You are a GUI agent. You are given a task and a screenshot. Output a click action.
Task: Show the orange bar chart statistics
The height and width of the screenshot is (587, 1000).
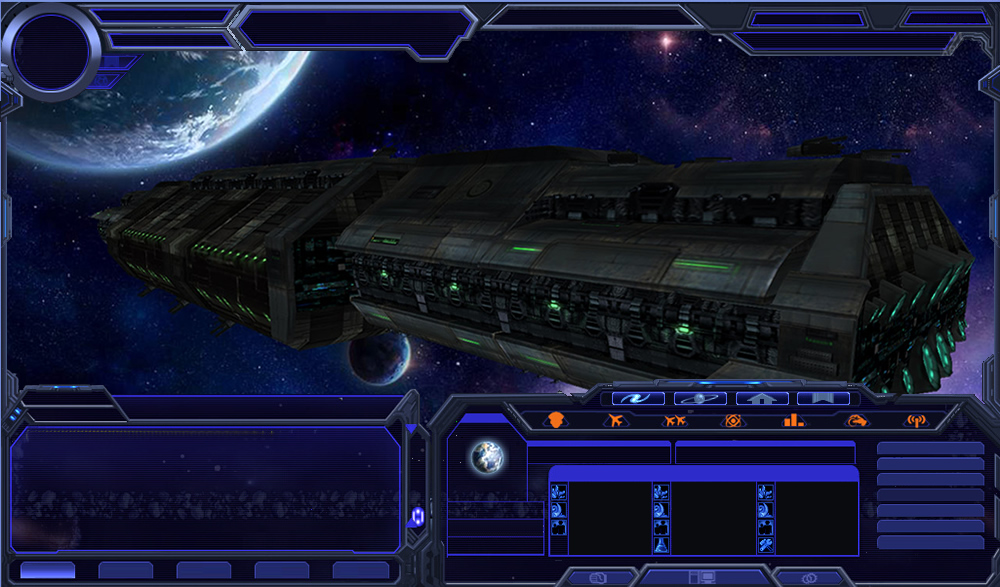pyautogui.click(x=793, y=421)
